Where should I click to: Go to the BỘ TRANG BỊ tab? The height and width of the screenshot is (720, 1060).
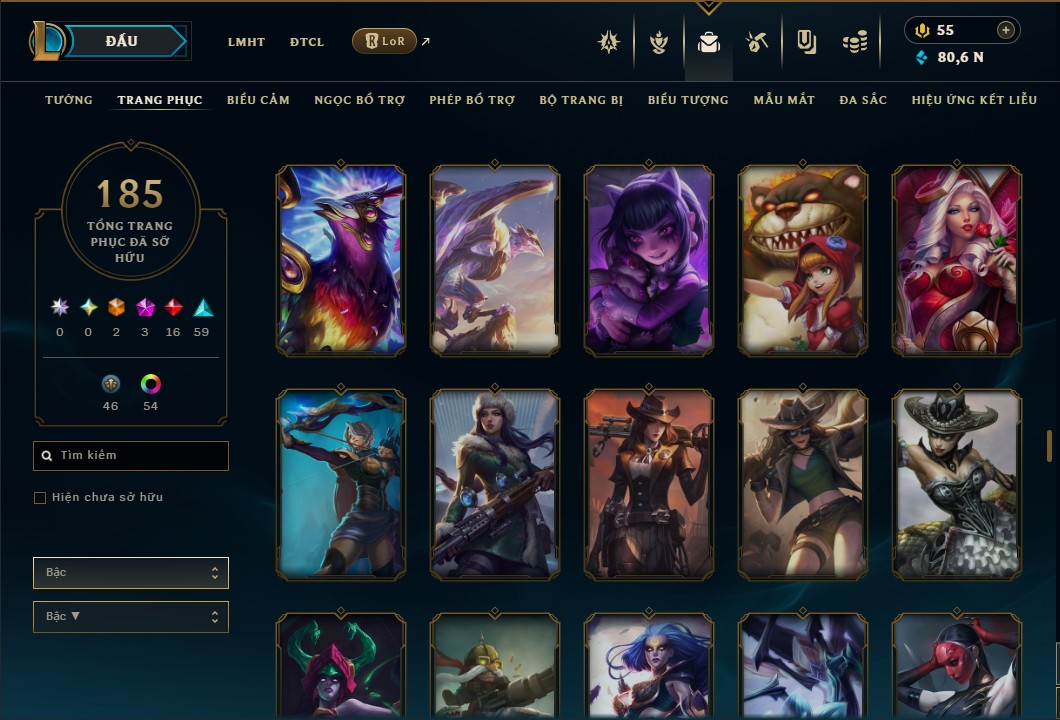click(581, 100)
